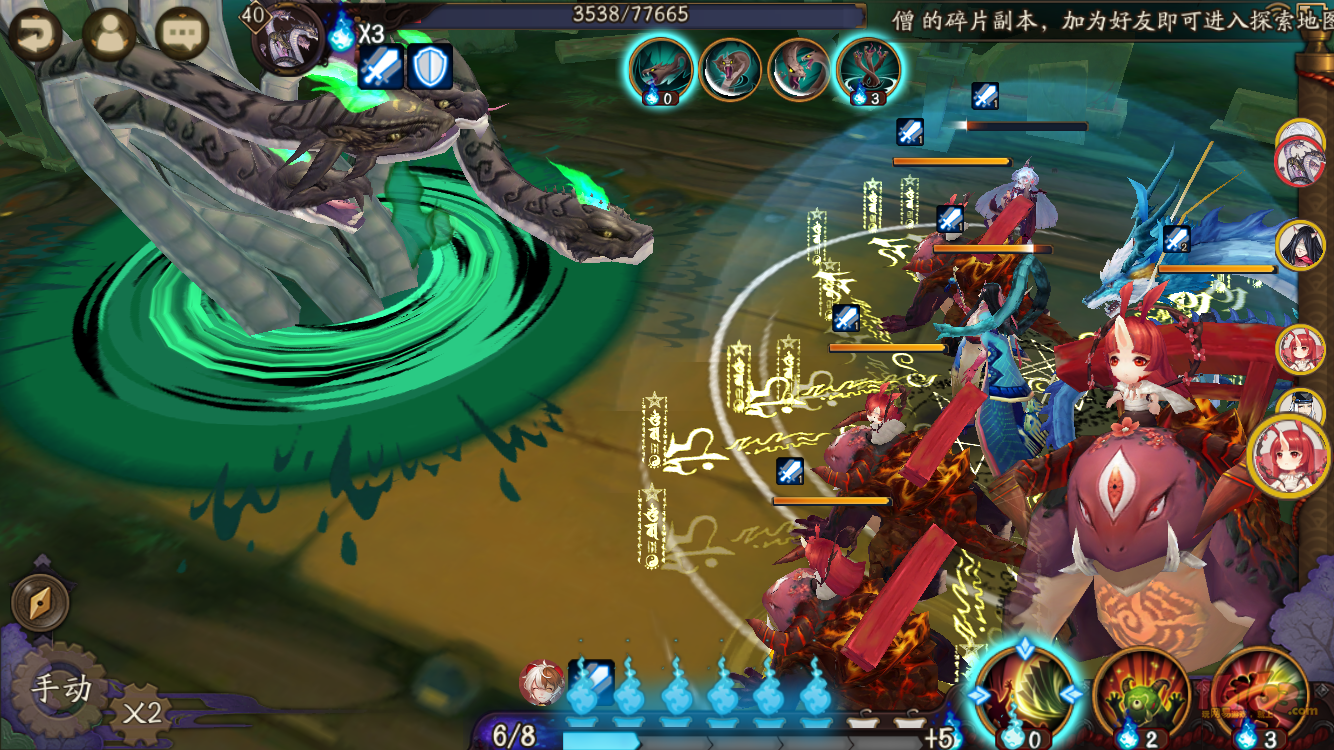Screen dimensions: 1334x750
Task: Tap the back arrow button
Action: point(35,34)
